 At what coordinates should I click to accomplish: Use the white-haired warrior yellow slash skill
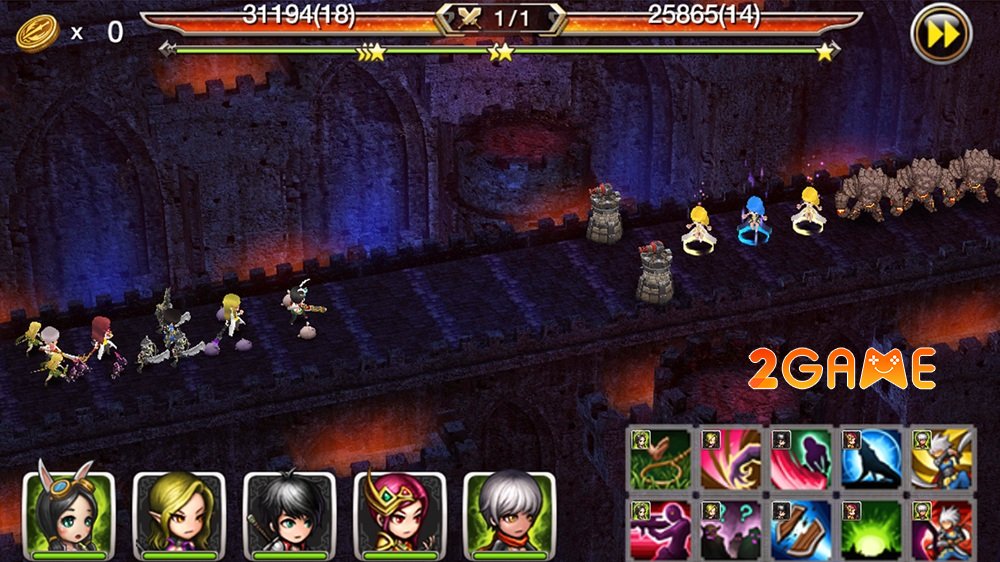[940, 459]
